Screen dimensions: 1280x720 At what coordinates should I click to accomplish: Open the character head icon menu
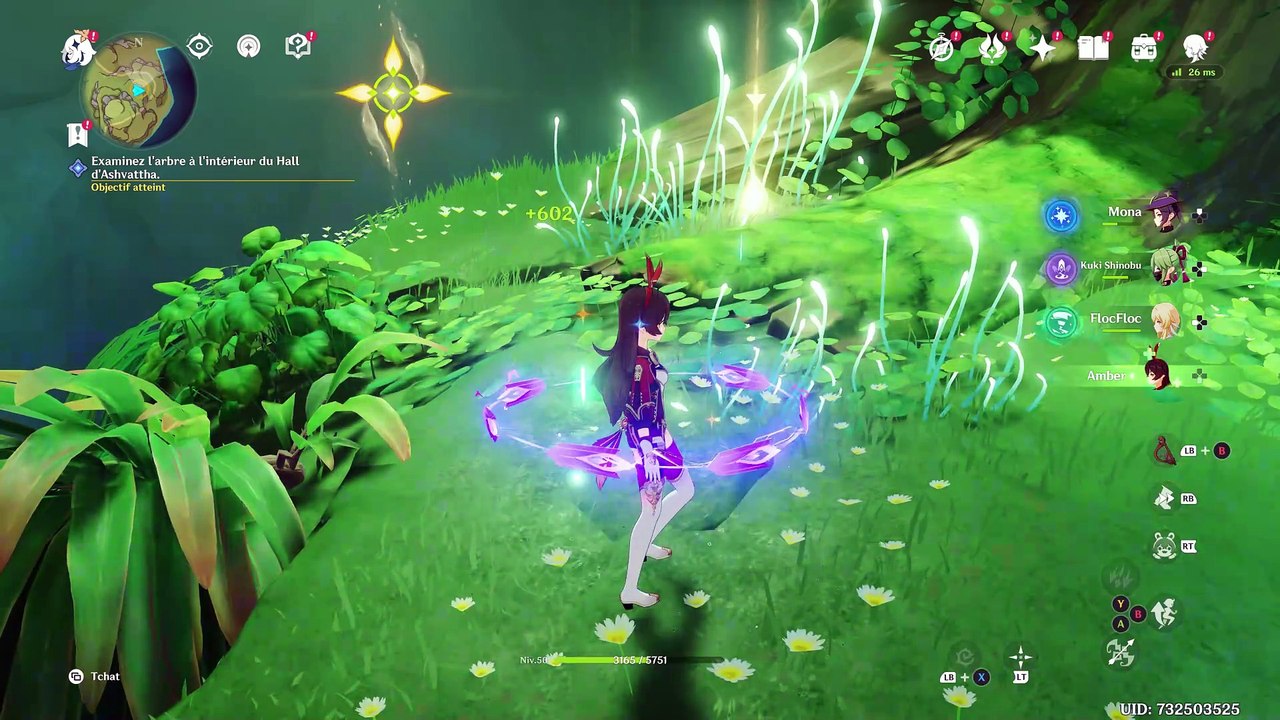click(x=1195, y=48)
